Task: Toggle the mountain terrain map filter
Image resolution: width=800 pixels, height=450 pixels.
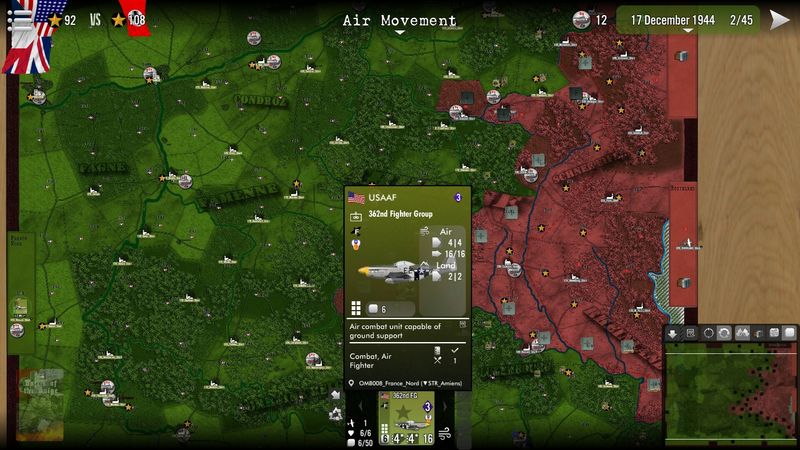Action: tap(742, 333)
